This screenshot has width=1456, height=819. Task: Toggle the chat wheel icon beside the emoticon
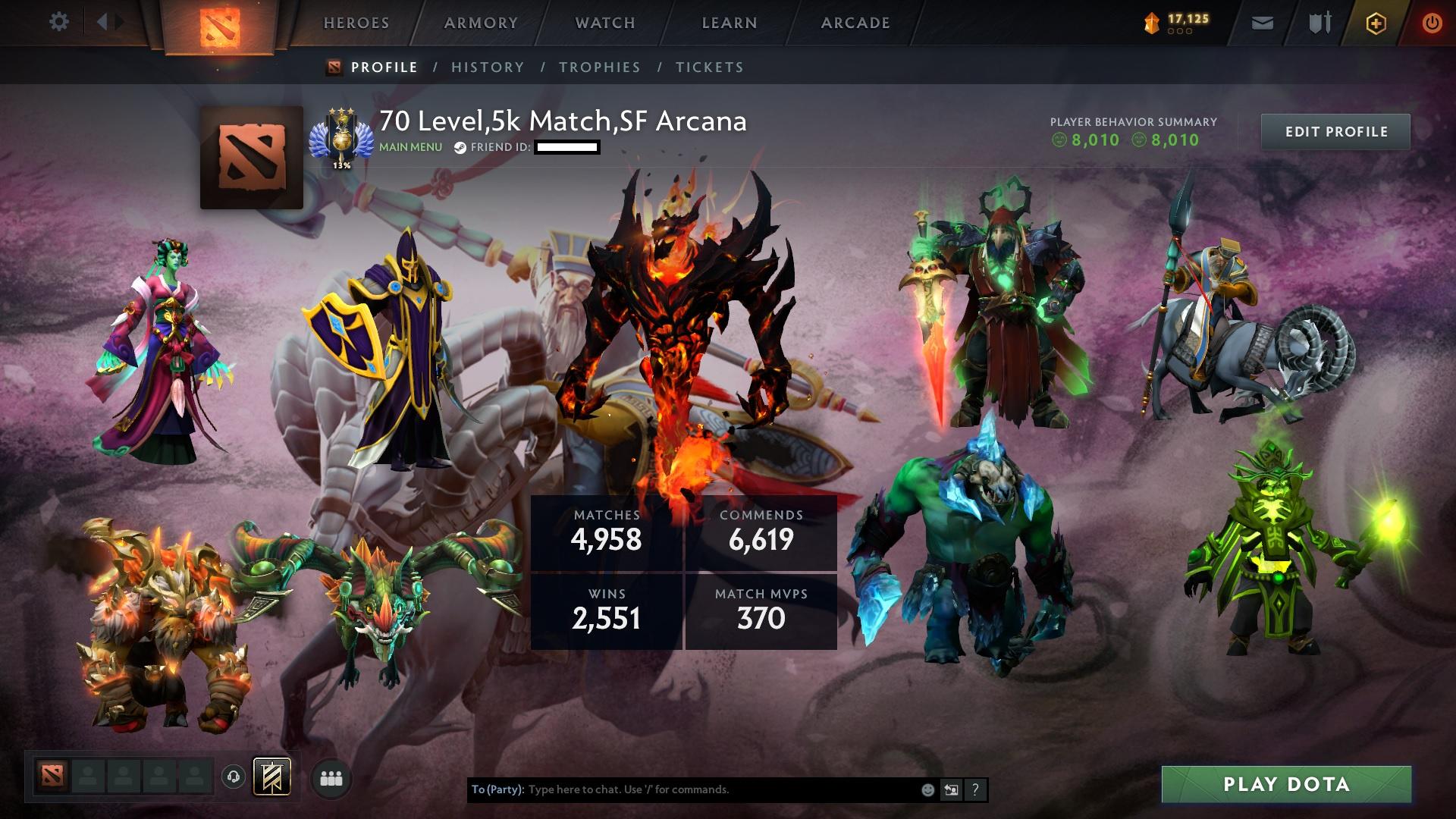(x=952, y=789)
